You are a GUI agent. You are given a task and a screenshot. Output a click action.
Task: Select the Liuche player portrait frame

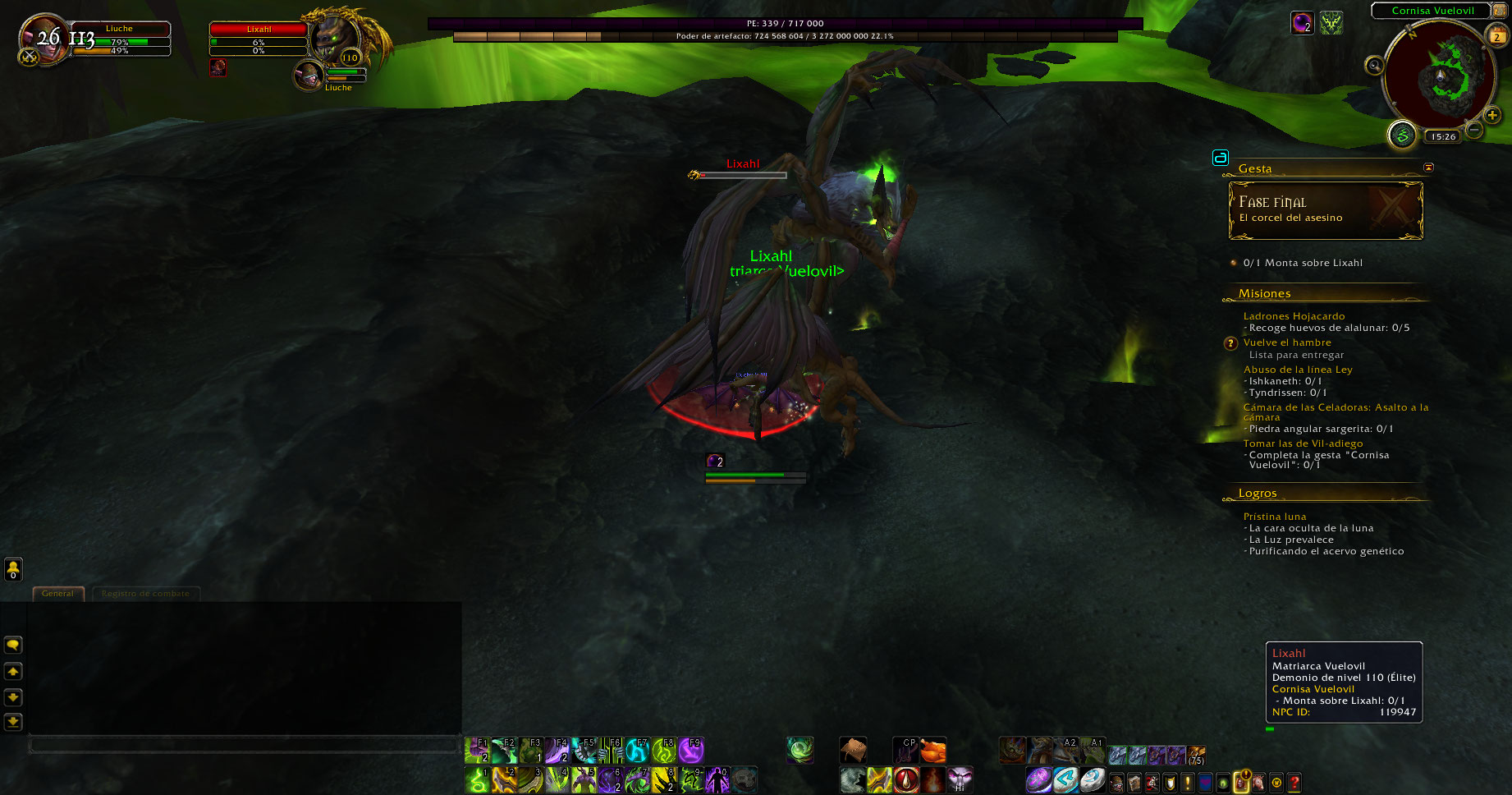[43, 39]
